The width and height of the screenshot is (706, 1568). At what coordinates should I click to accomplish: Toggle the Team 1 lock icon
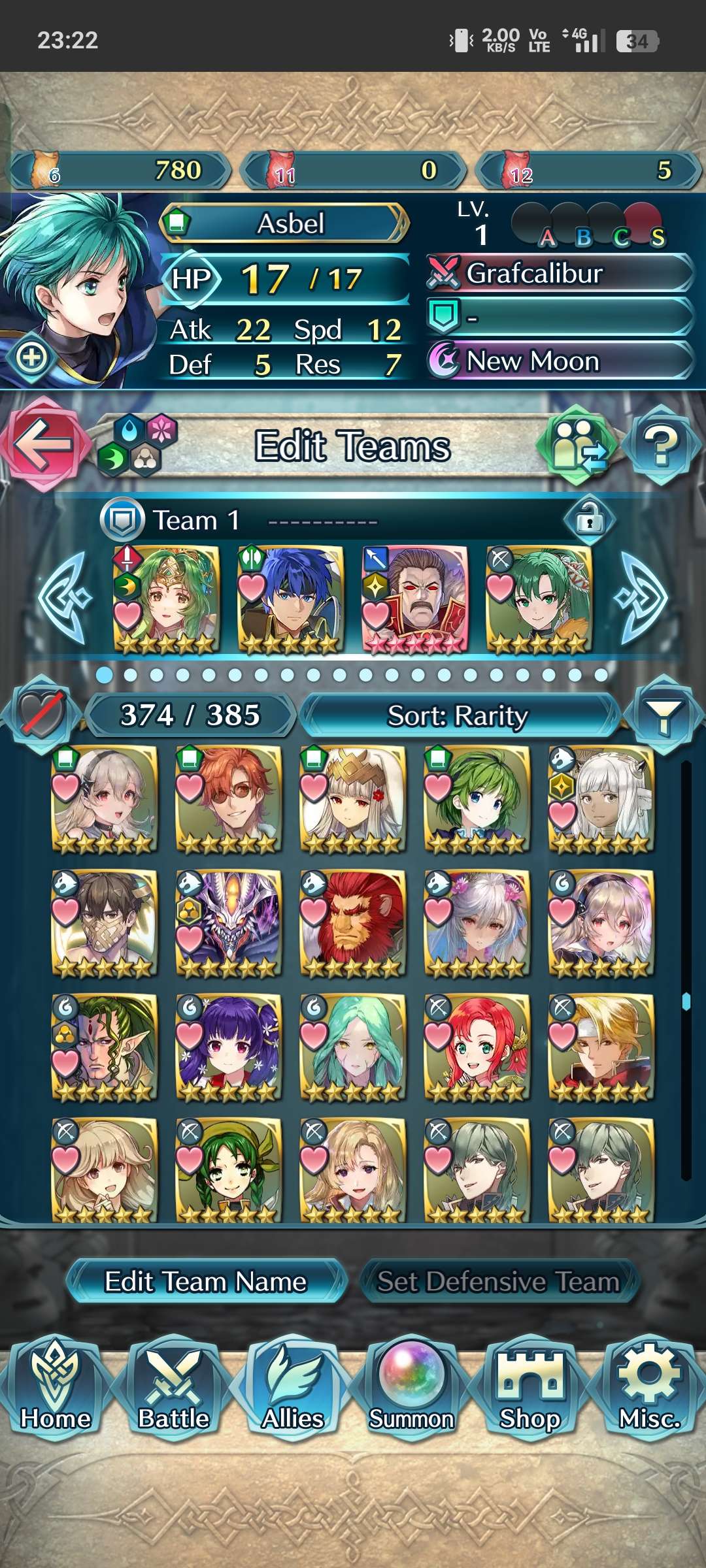point(589,520)
